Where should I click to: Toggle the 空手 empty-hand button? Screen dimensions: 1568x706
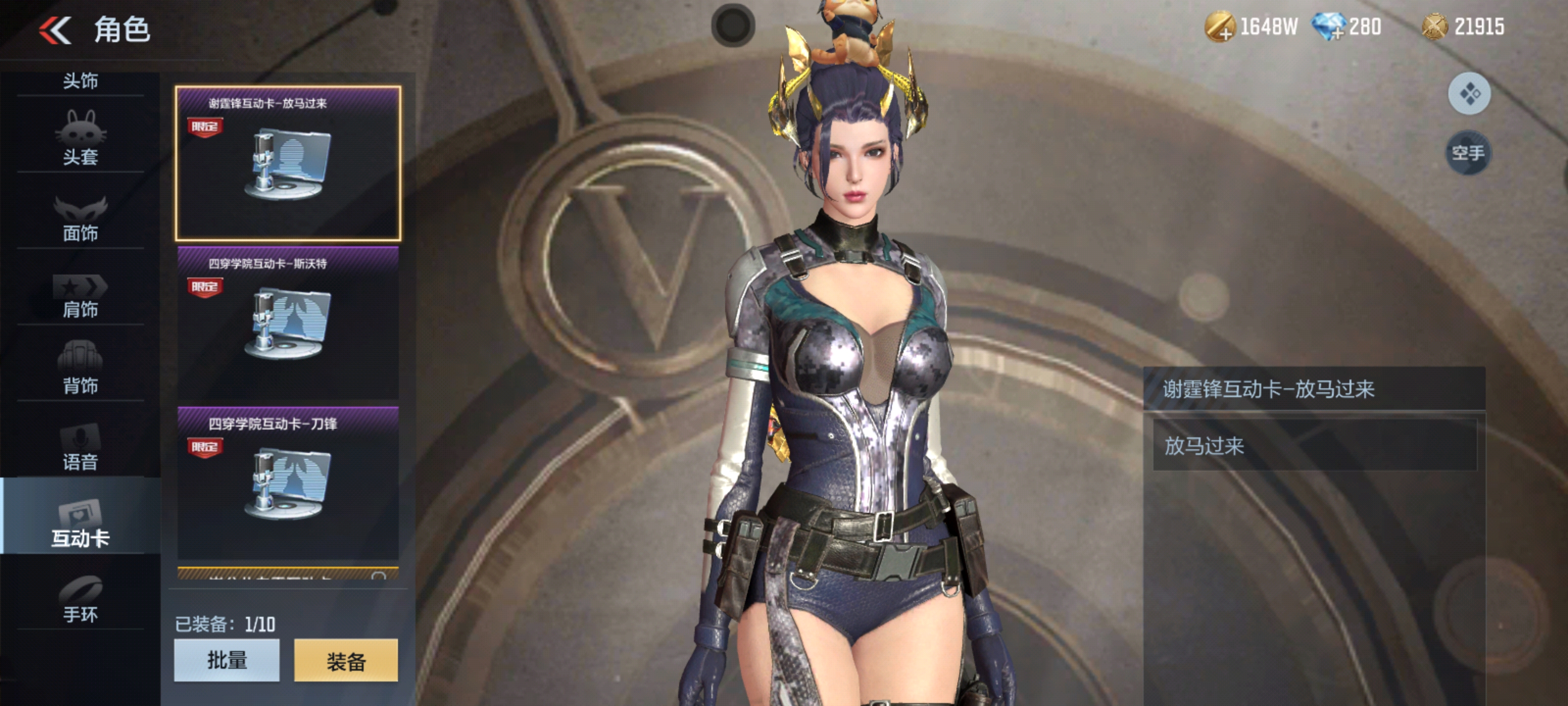[x=1468, y=152]
